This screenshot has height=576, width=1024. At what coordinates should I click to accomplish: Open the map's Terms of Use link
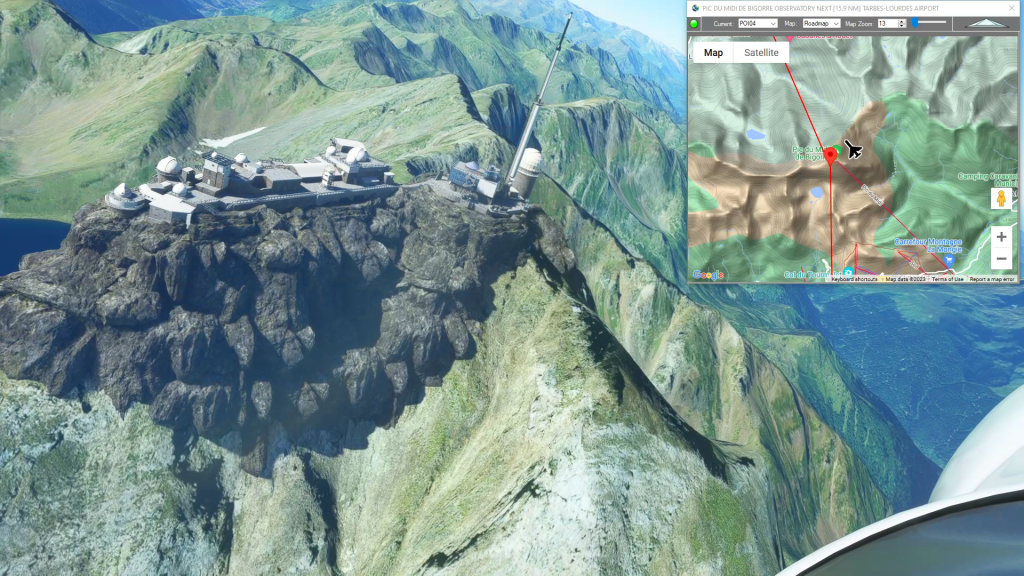click(x=947, y=279)
